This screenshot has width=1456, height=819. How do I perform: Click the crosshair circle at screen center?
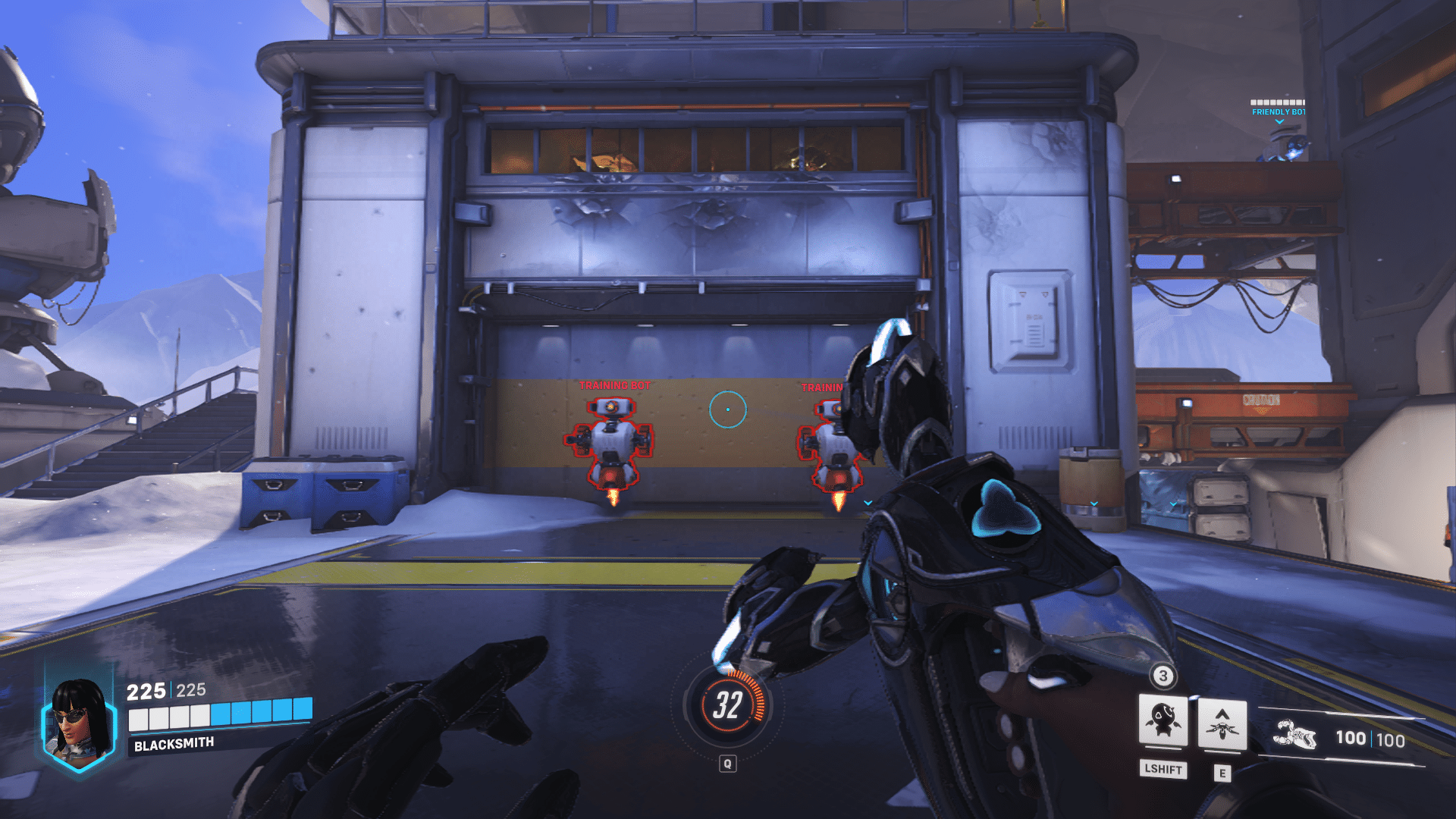(728, 408)
